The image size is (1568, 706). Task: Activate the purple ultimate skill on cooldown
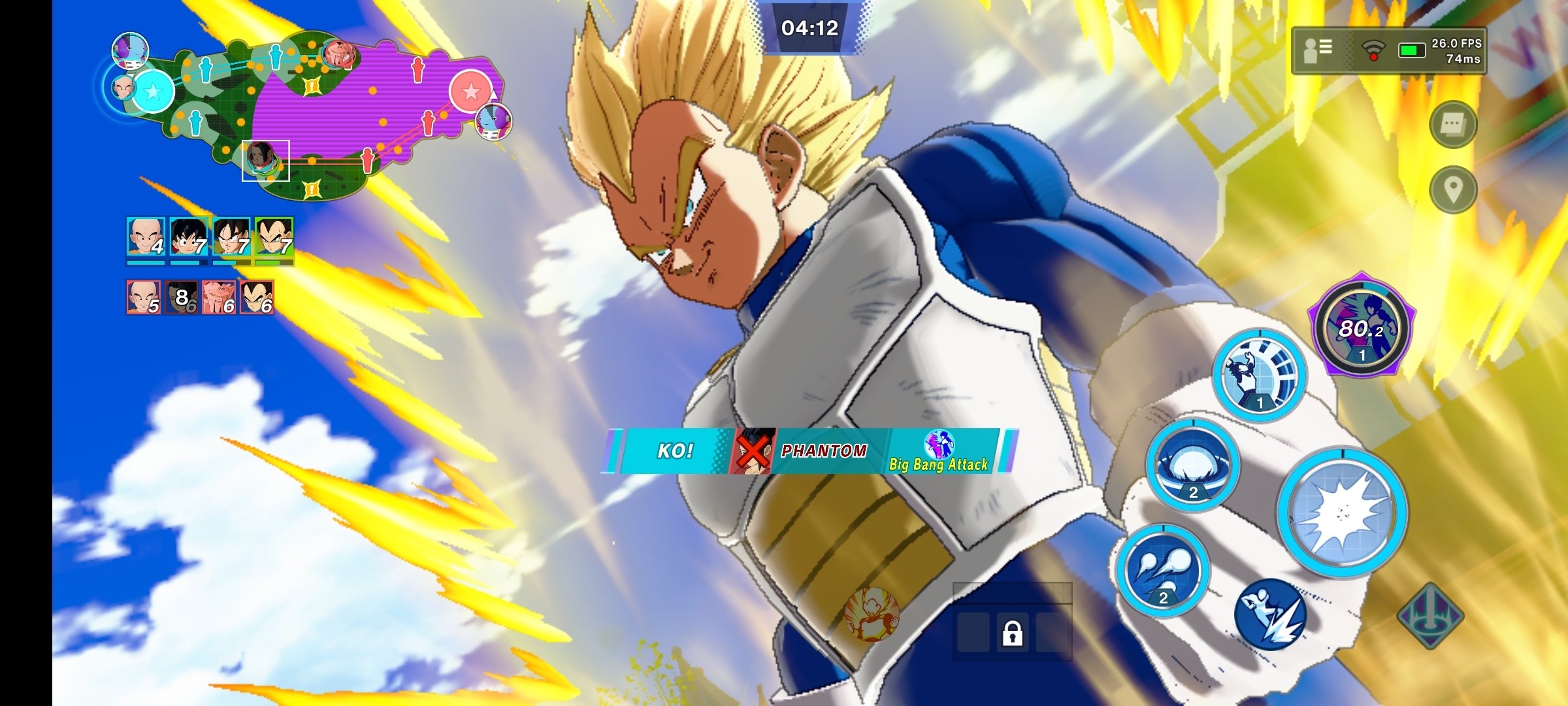tap(1362, 326)
